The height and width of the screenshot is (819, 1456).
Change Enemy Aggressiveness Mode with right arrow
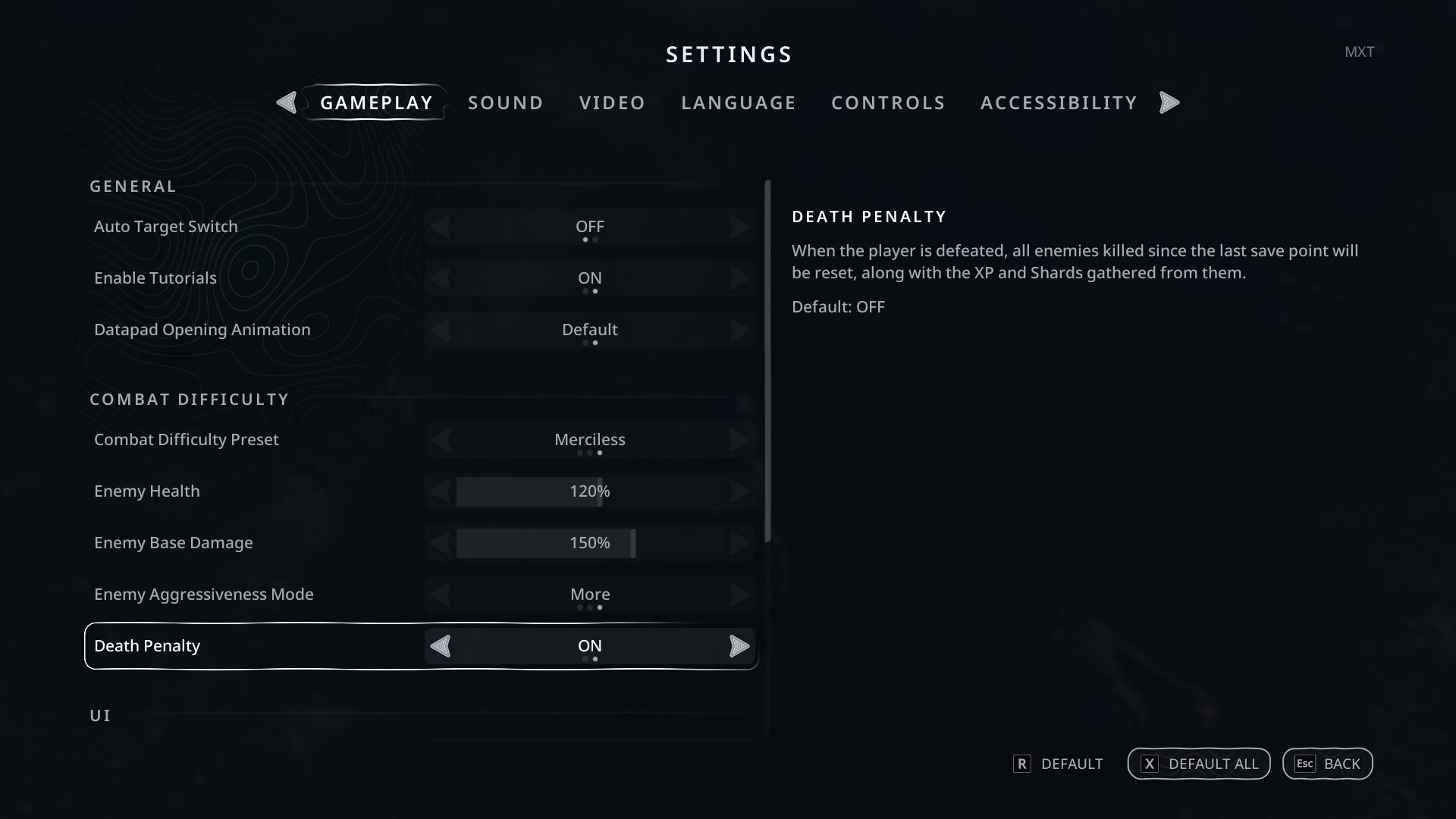coord(739,595)
